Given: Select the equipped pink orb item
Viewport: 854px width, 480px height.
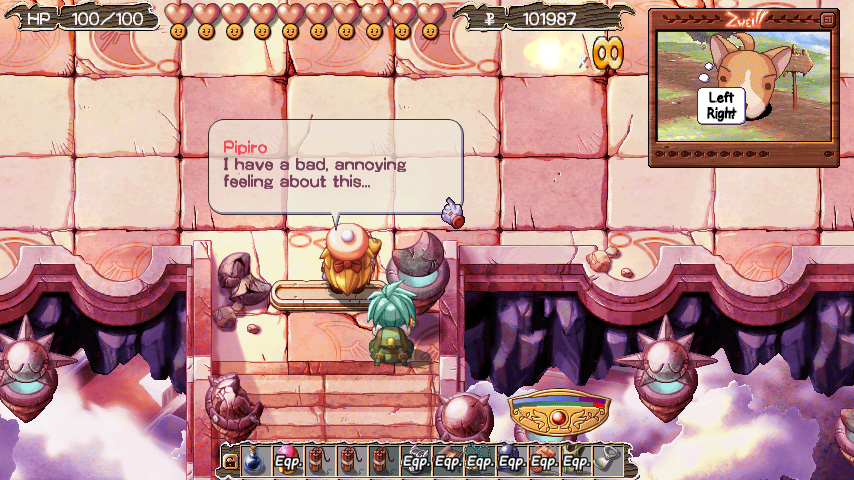Looking at the screenshot, I should click(x=286, y=460).
